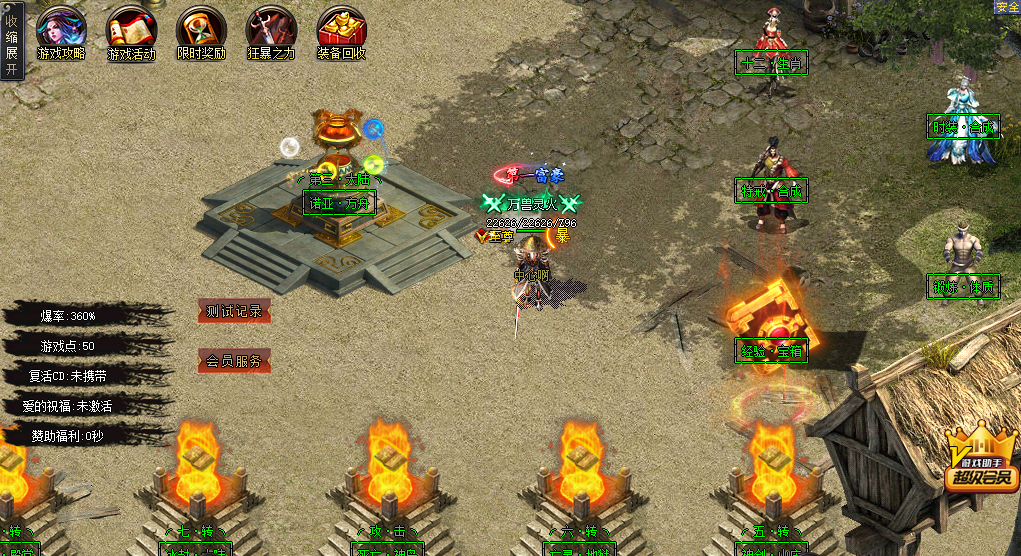Open the 游戏攻略 game guide icon
The image size is (1021, 556).
point(61,32)
